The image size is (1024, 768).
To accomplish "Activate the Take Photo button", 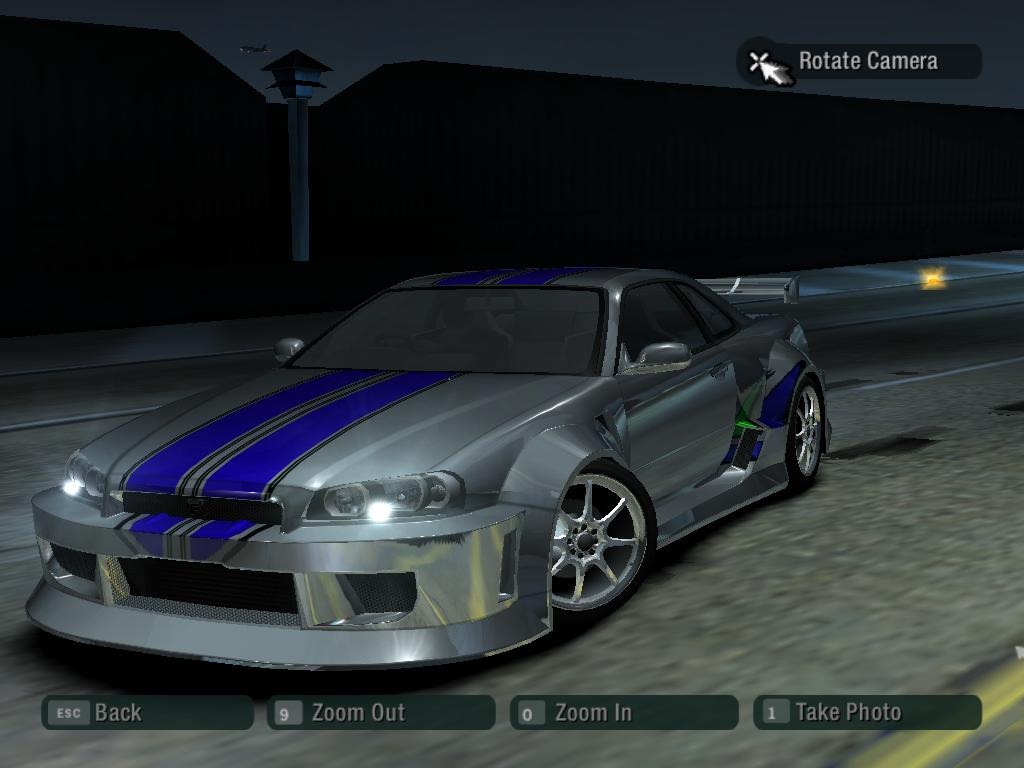I will [866, 713].
